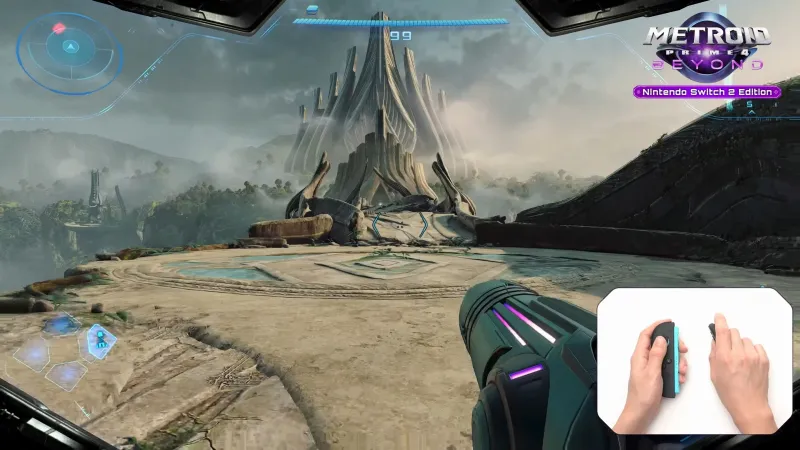This screenshot has width=800, height=450.
Task: Click the circular radar minimap
Action: coord(69,46)
